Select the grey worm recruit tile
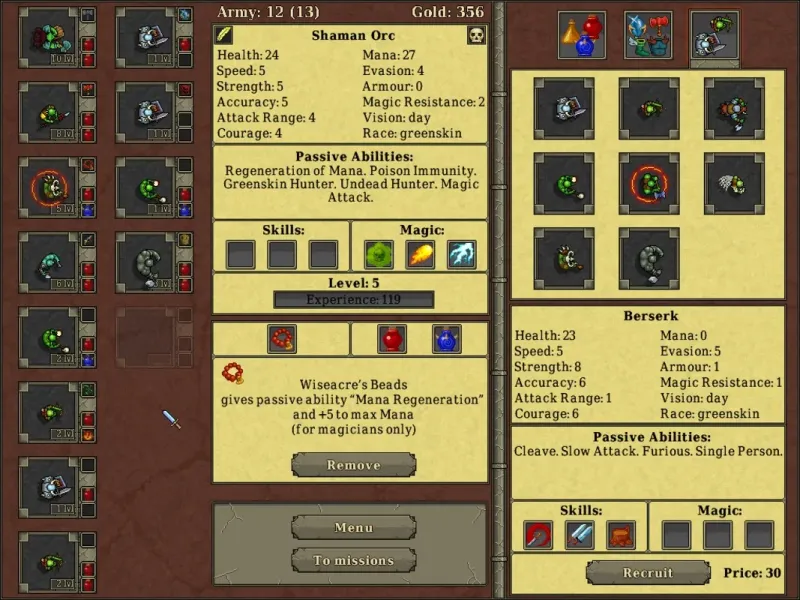 pos(649,256)
